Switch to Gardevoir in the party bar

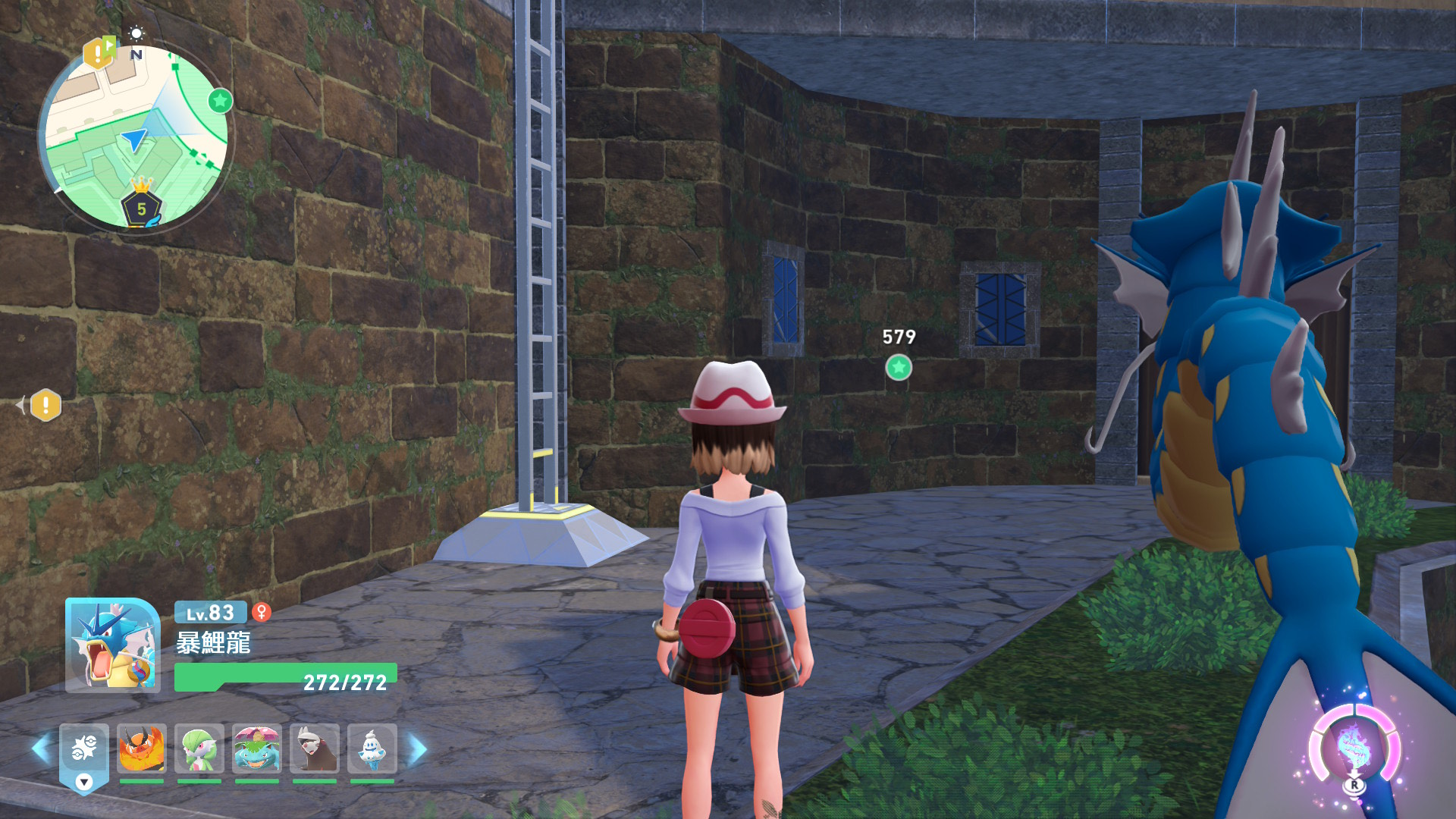click(x=199, y=749)
